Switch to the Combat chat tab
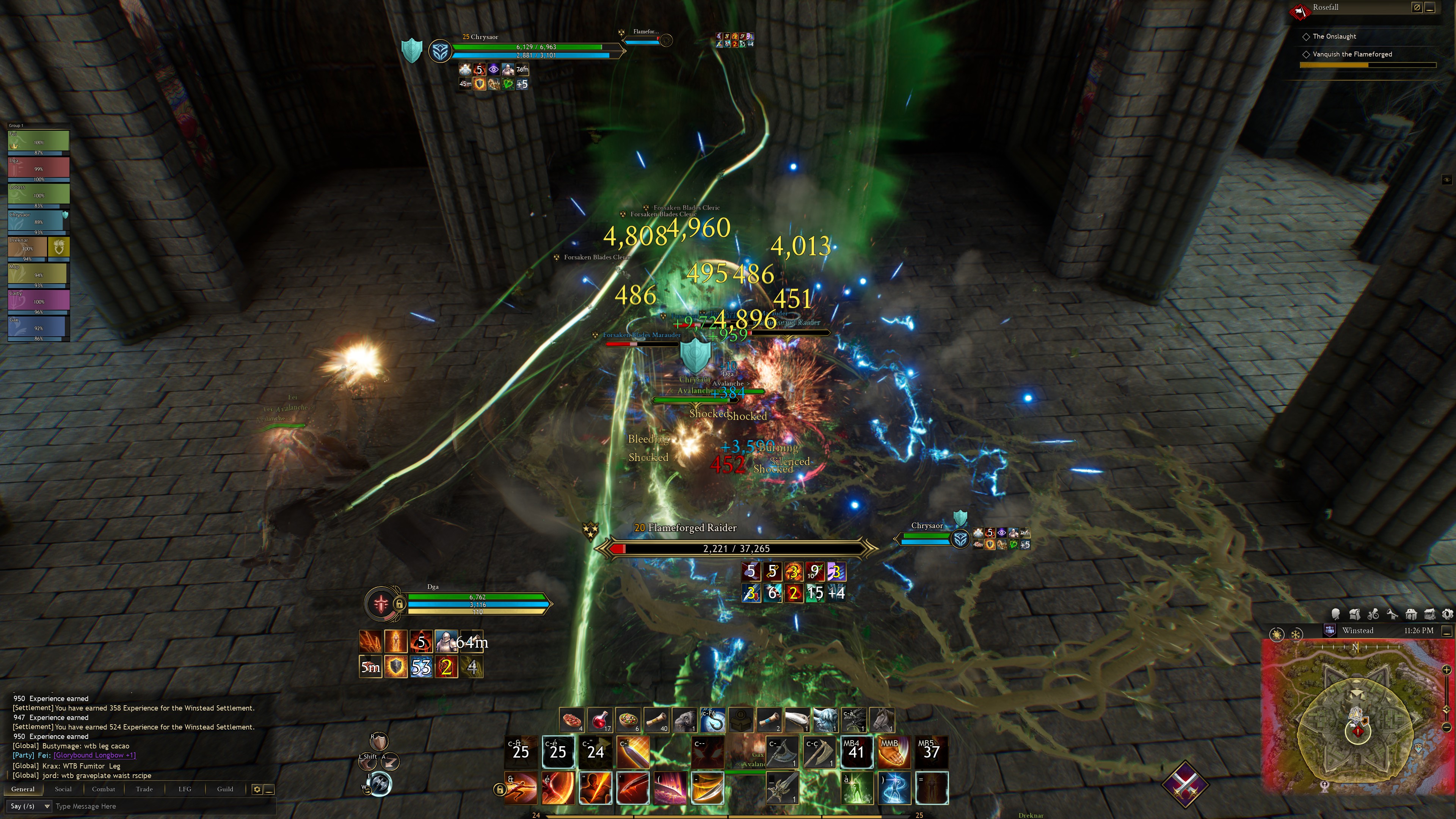This screenshot has height=819, width=1456. pos(104,789)
